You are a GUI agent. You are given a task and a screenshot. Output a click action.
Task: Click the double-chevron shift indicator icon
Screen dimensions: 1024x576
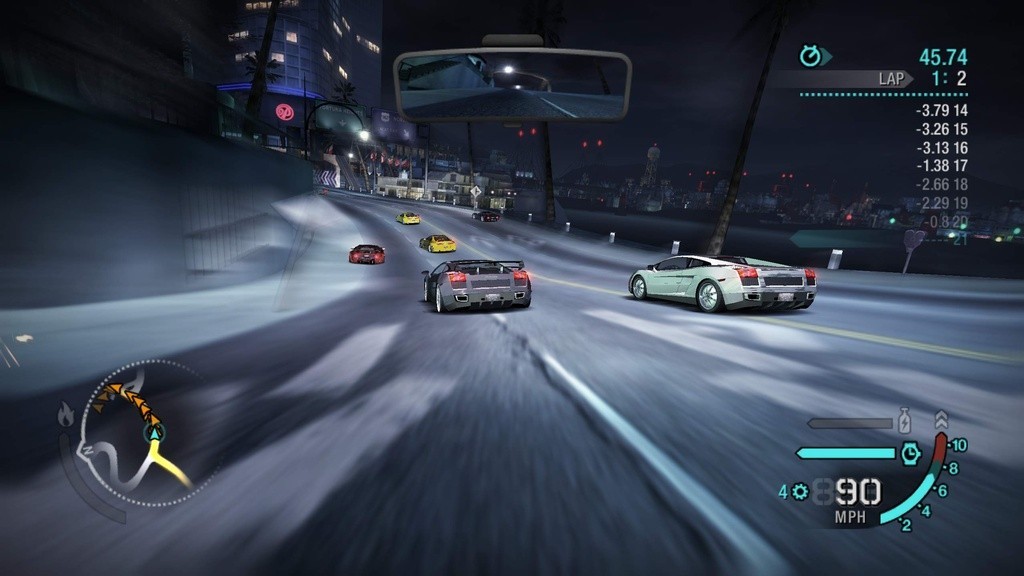940,420
